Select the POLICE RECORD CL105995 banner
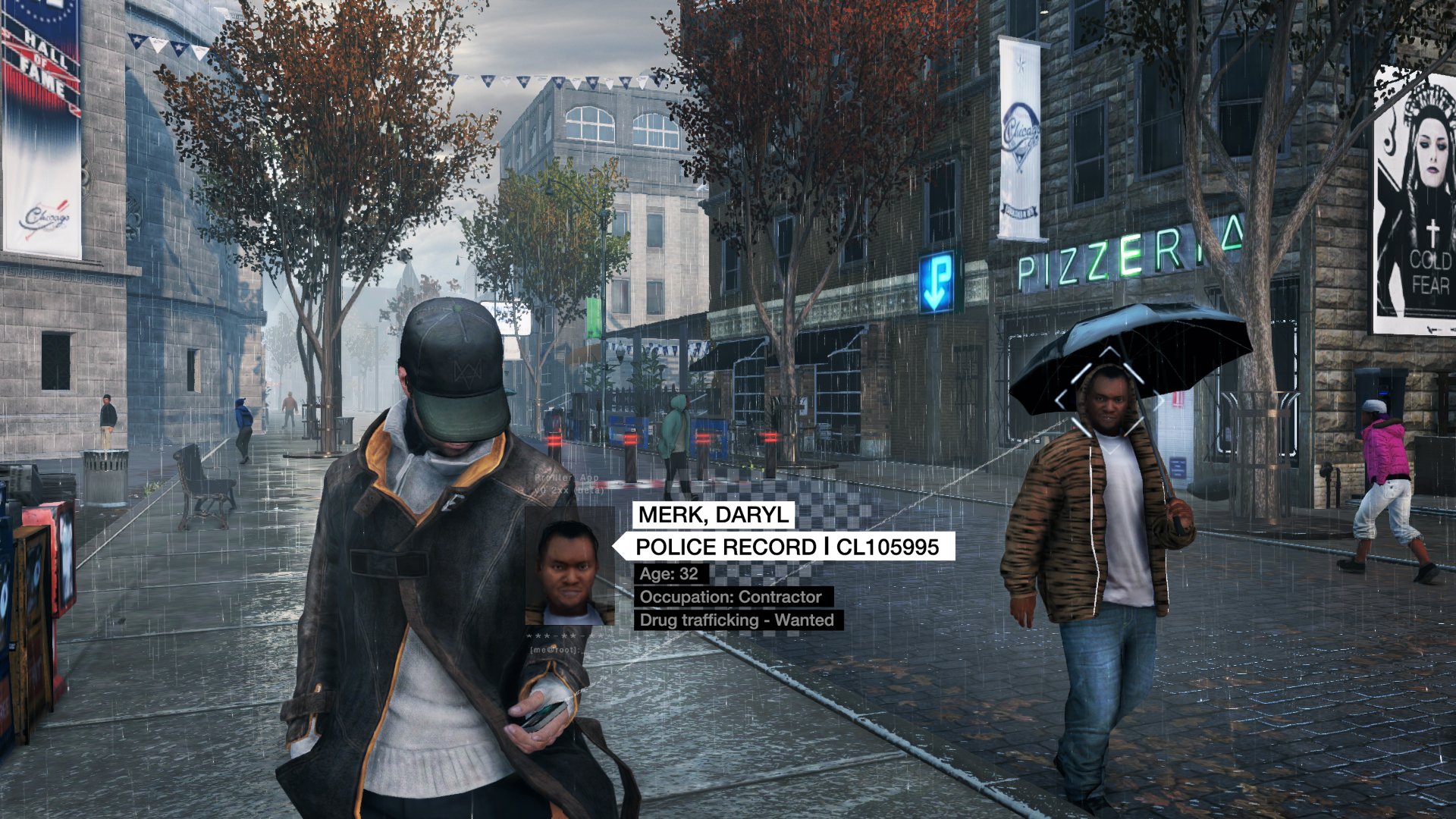1456x819 pixels. [x=786, y=547]
